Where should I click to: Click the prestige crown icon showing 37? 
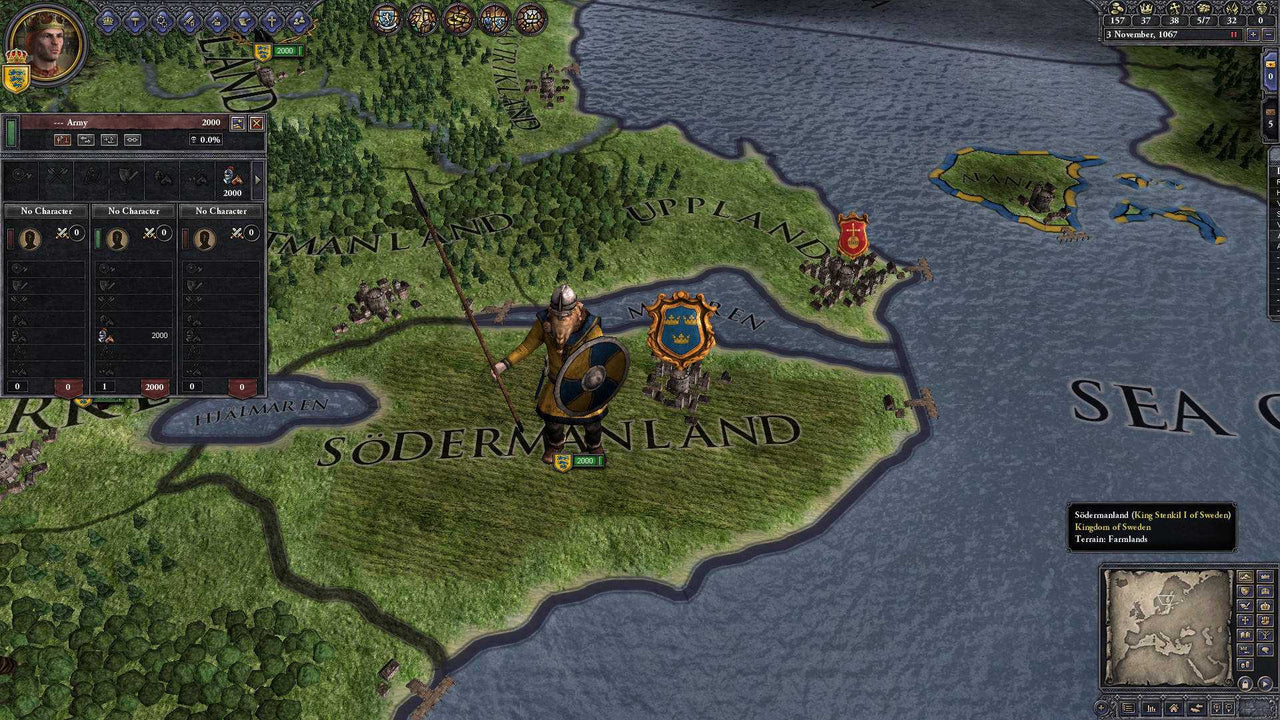[1147, 10]
